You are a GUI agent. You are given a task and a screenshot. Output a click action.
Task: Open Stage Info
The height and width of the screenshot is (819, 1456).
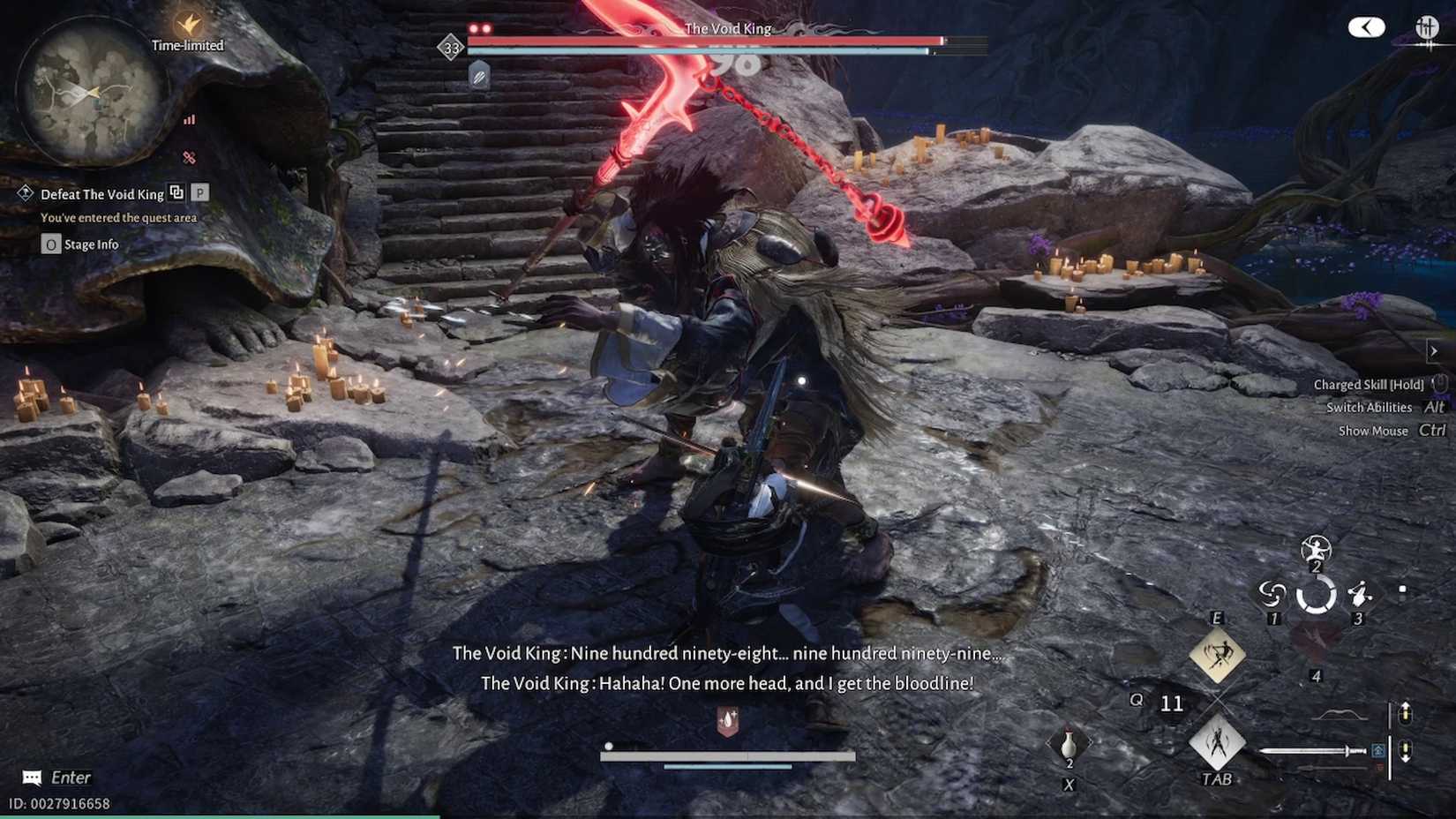pyautogui.click(x=84, y=244)
